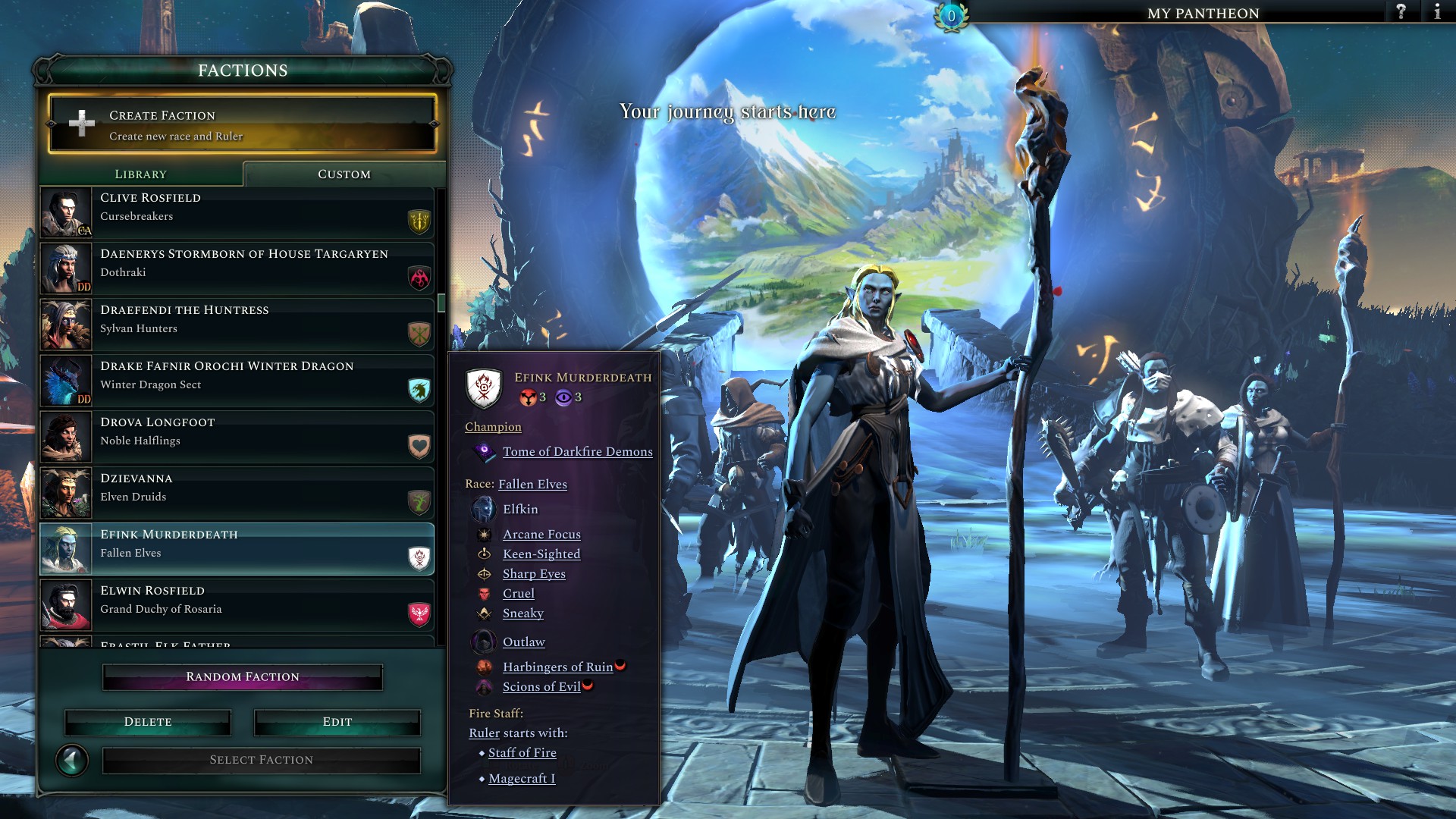Click the Efink Murderdeath faction crest shield
This screenshot has width=1456, height=819.
(485, 387)
